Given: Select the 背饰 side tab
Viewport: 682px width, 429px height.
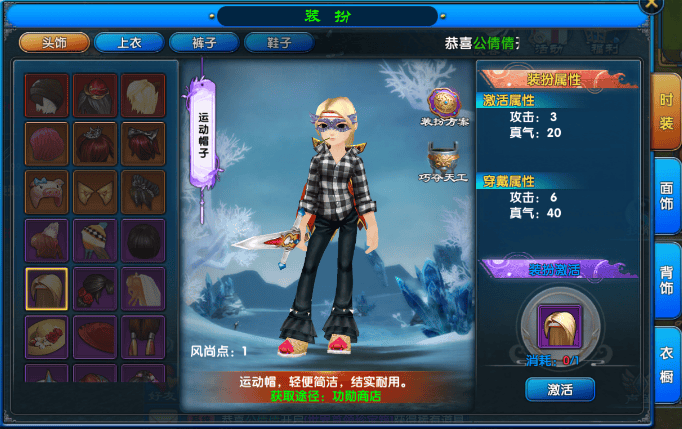Looking at the screenshot, I should click(x=666, y=279).
